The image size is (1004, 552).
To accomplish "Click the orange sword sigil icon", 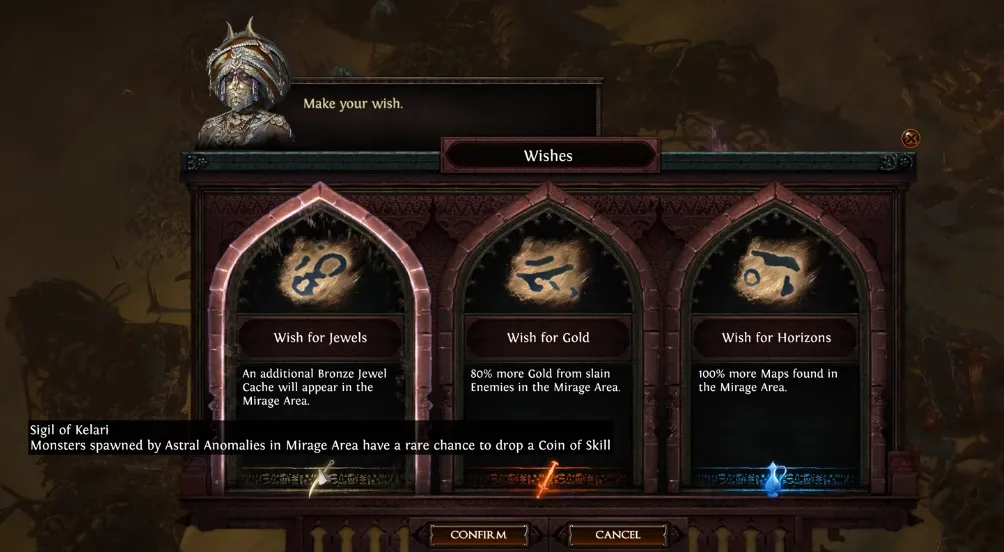I will [547, 480].
